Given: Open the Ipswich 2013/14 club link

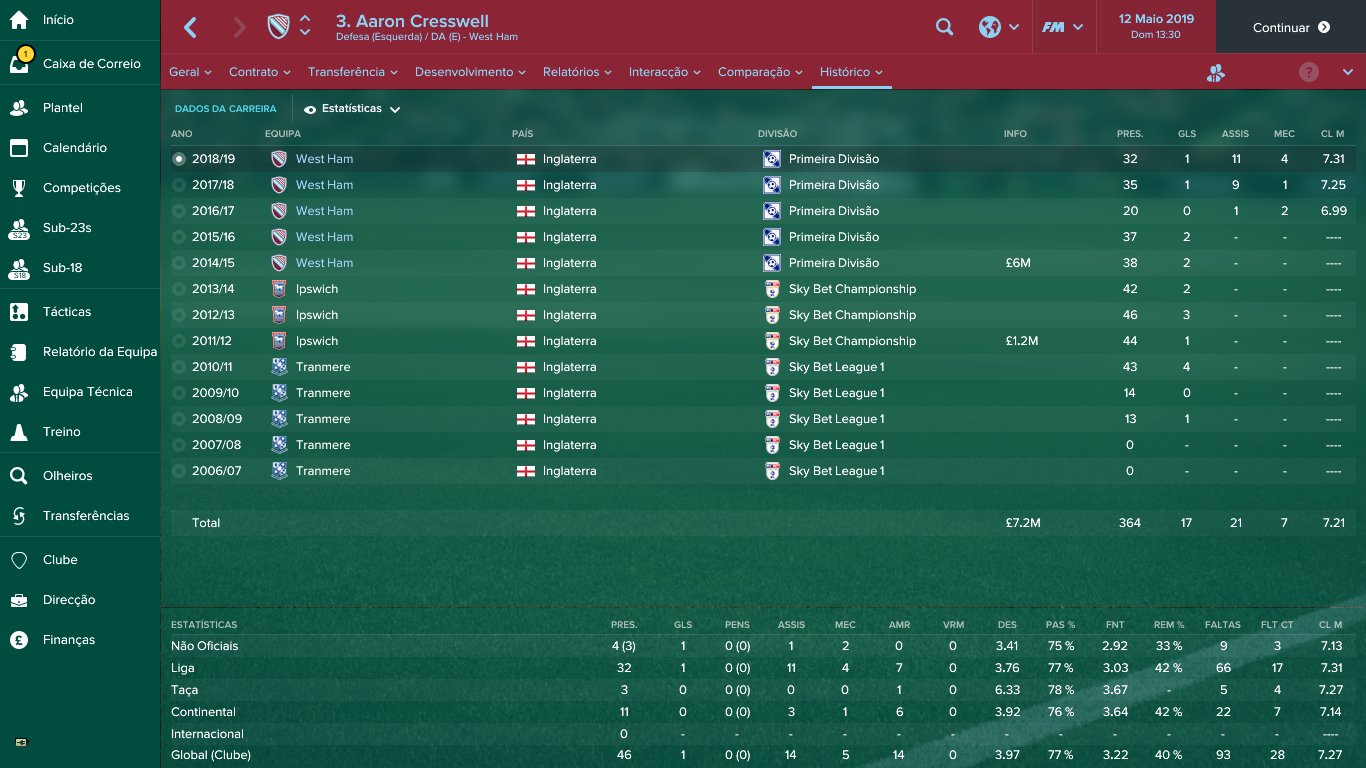Looking at the screenshot, I should tap(316, 289).
